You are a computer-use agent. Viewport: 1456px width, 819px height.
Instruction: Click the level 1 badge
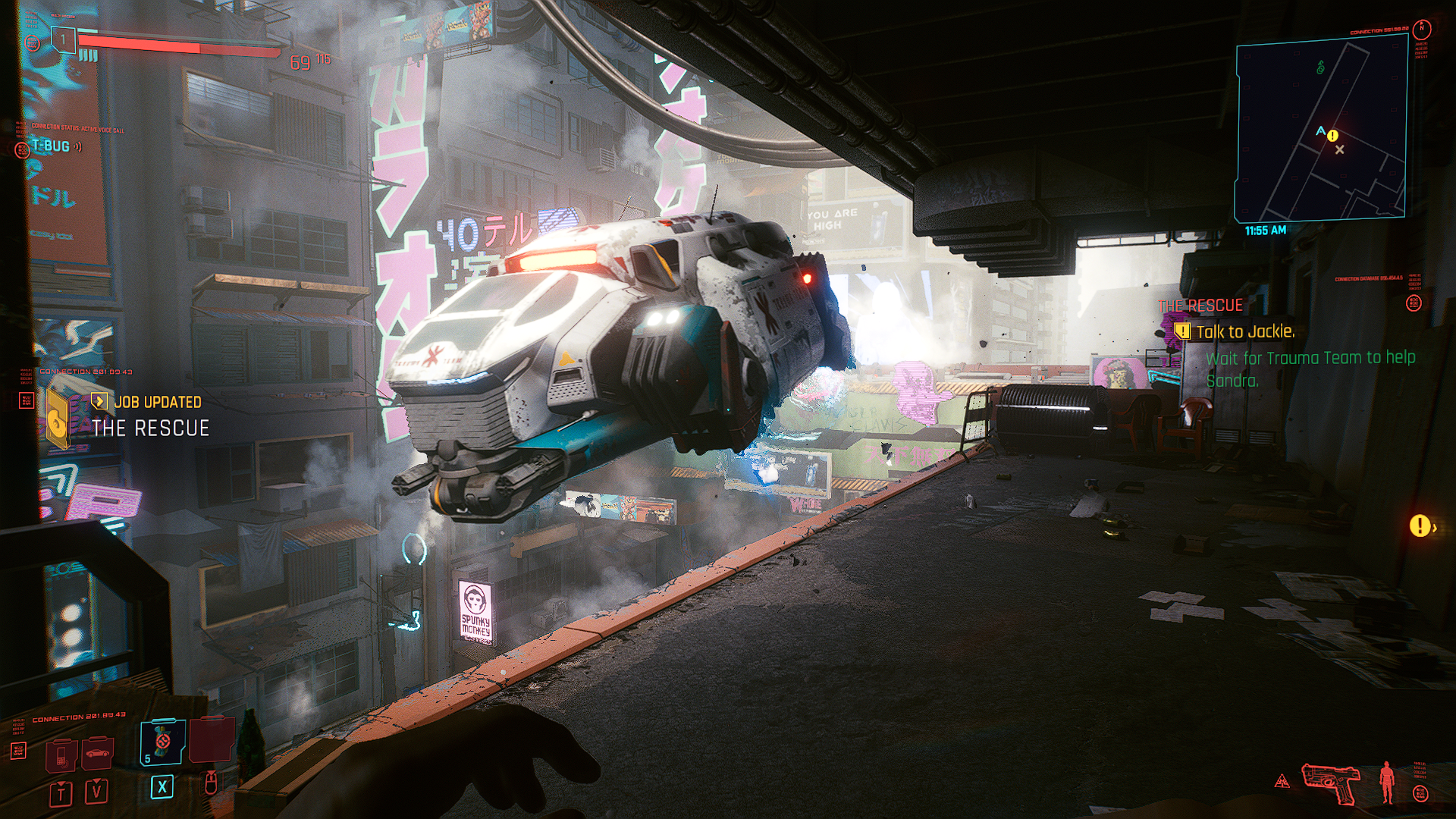click(x=64, y=39)
